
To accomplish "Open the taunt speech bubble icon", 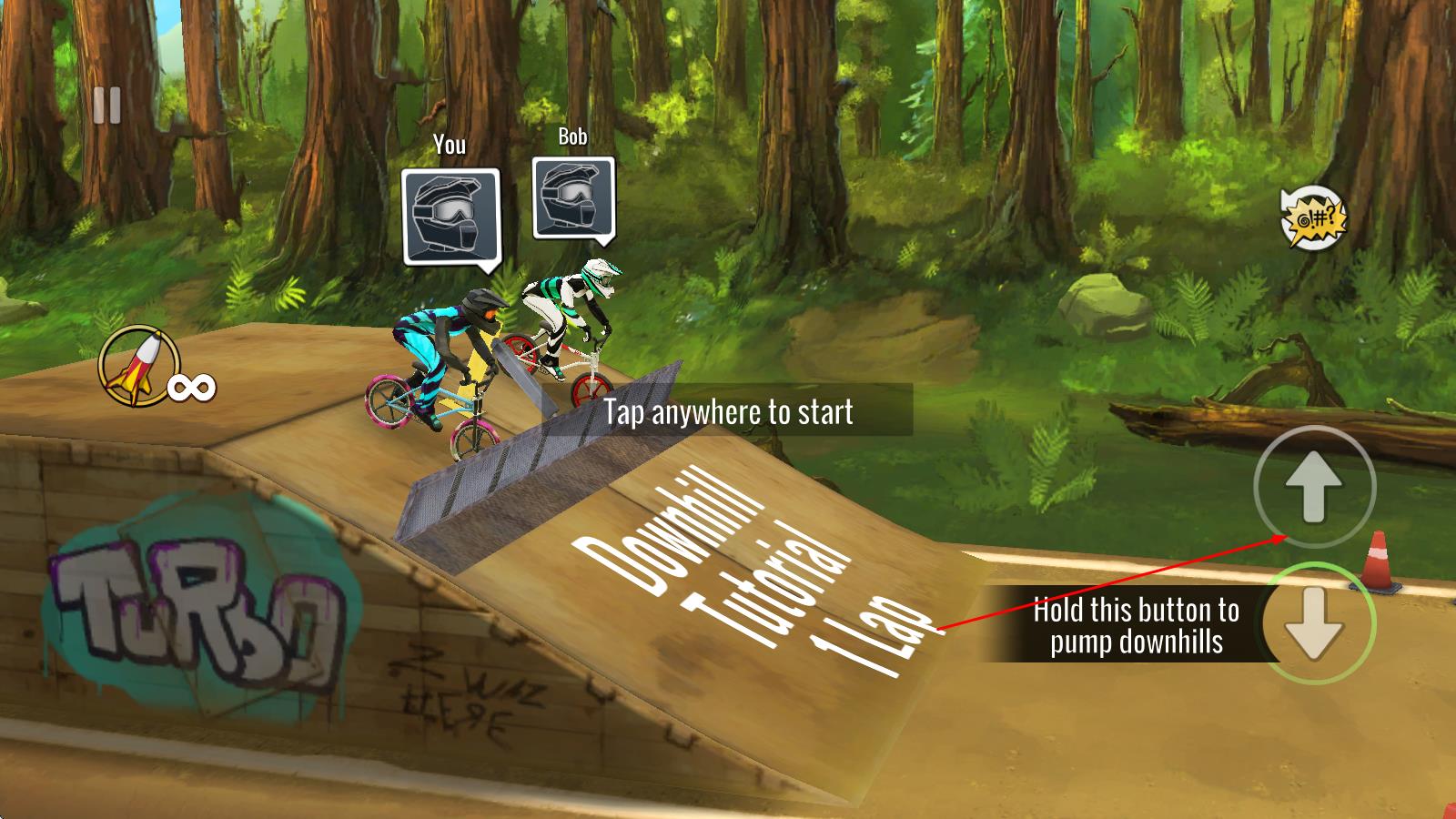I will click(x=1312, y=217).
